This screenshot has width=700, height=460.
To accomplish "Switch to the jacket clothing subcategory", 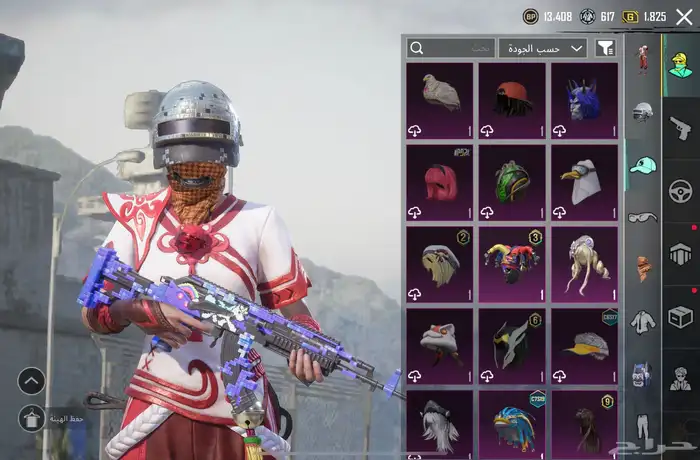I will [642, 322].
